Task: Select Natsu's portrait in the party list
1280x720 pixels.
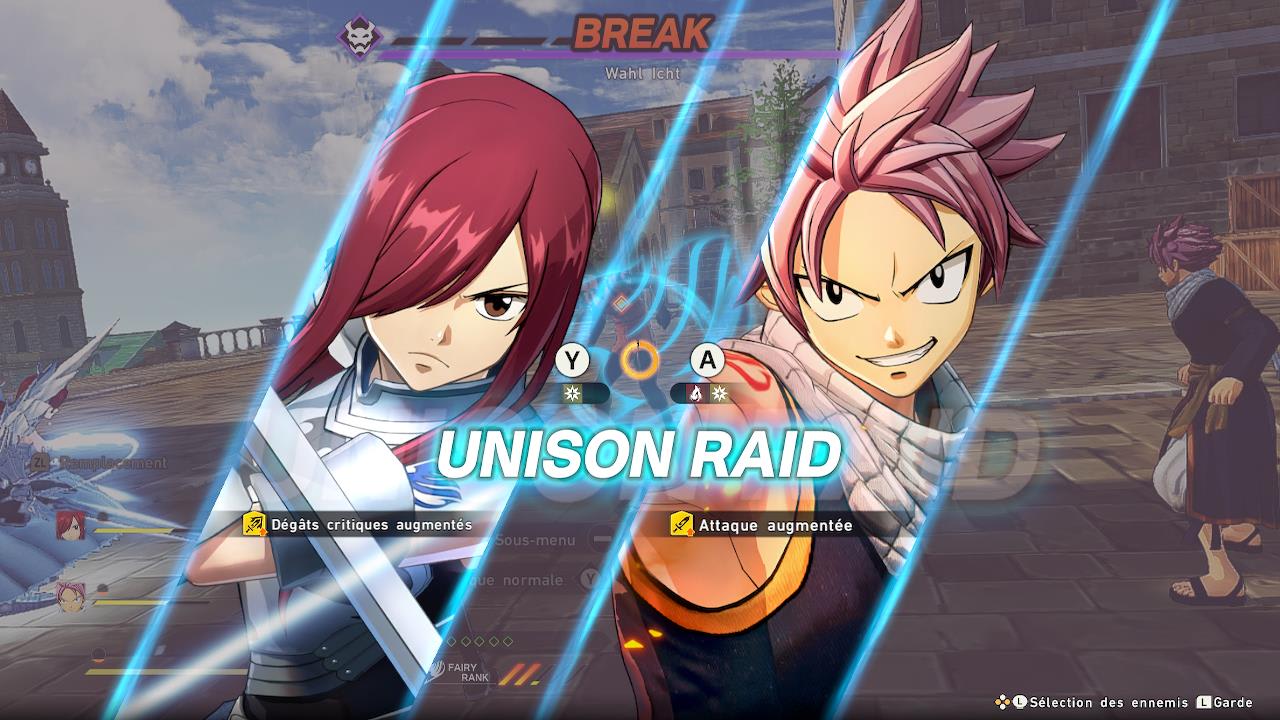Action: (x=70, y=596)
